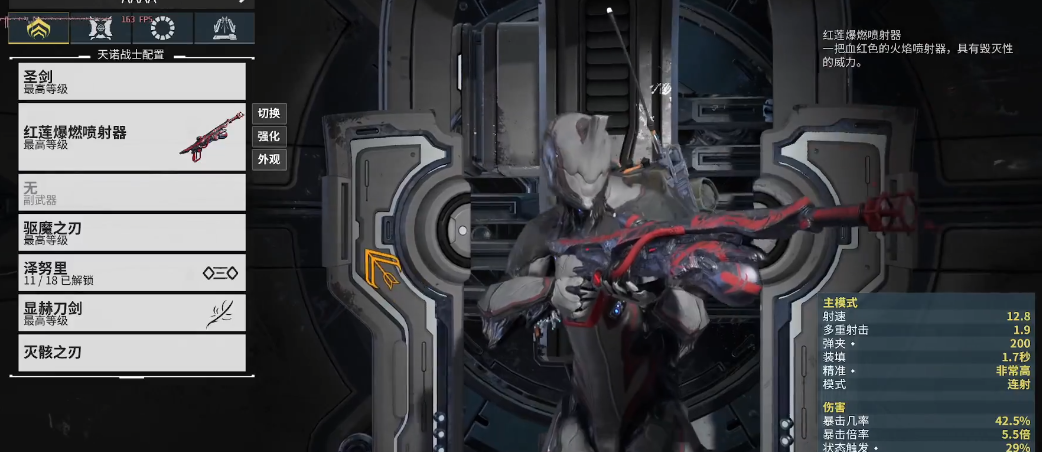Select the 灭骸之刃 row
Viewport: 1042px width, 452px height.
[x=131, y=352]
